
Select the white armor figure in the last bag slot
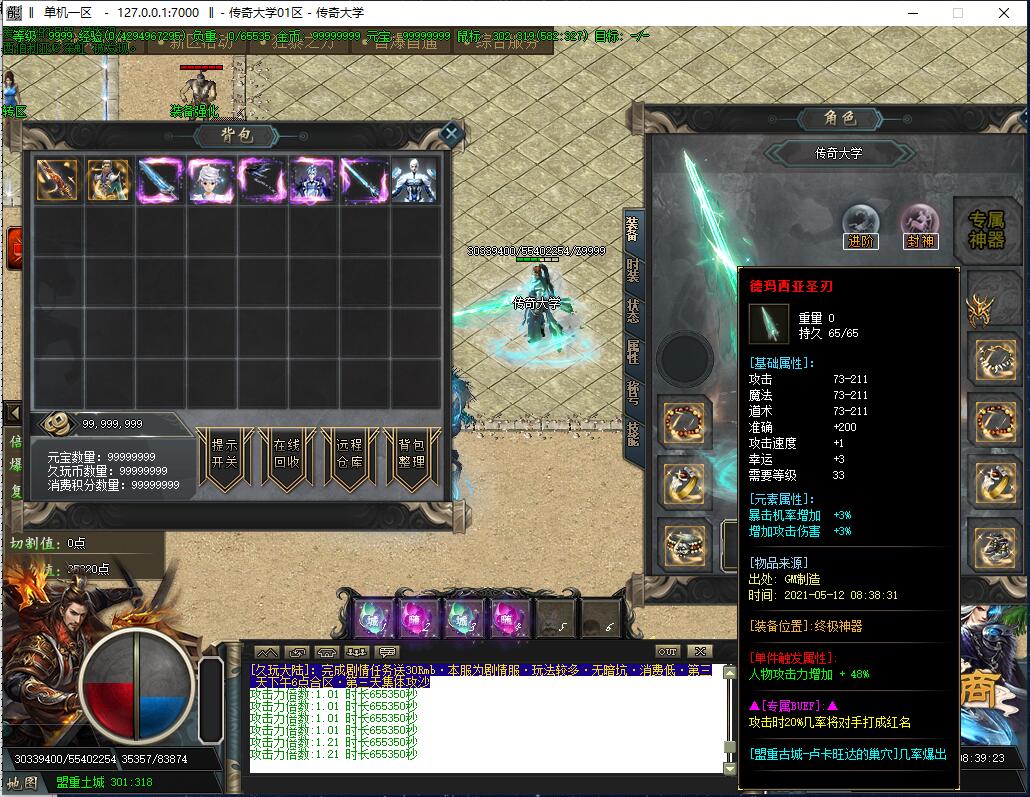[x=414, y=181]
